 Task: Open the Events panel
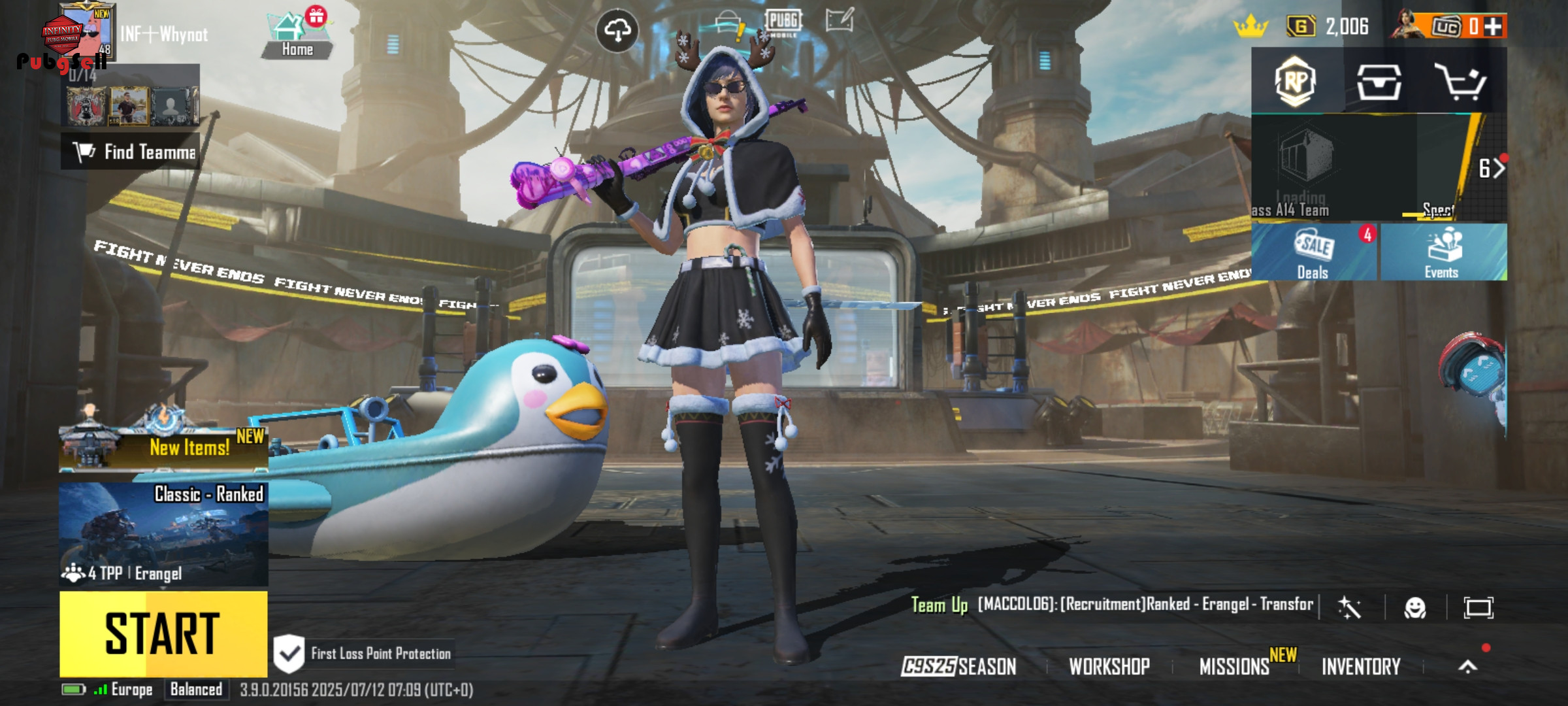[x=1443, y=253]
